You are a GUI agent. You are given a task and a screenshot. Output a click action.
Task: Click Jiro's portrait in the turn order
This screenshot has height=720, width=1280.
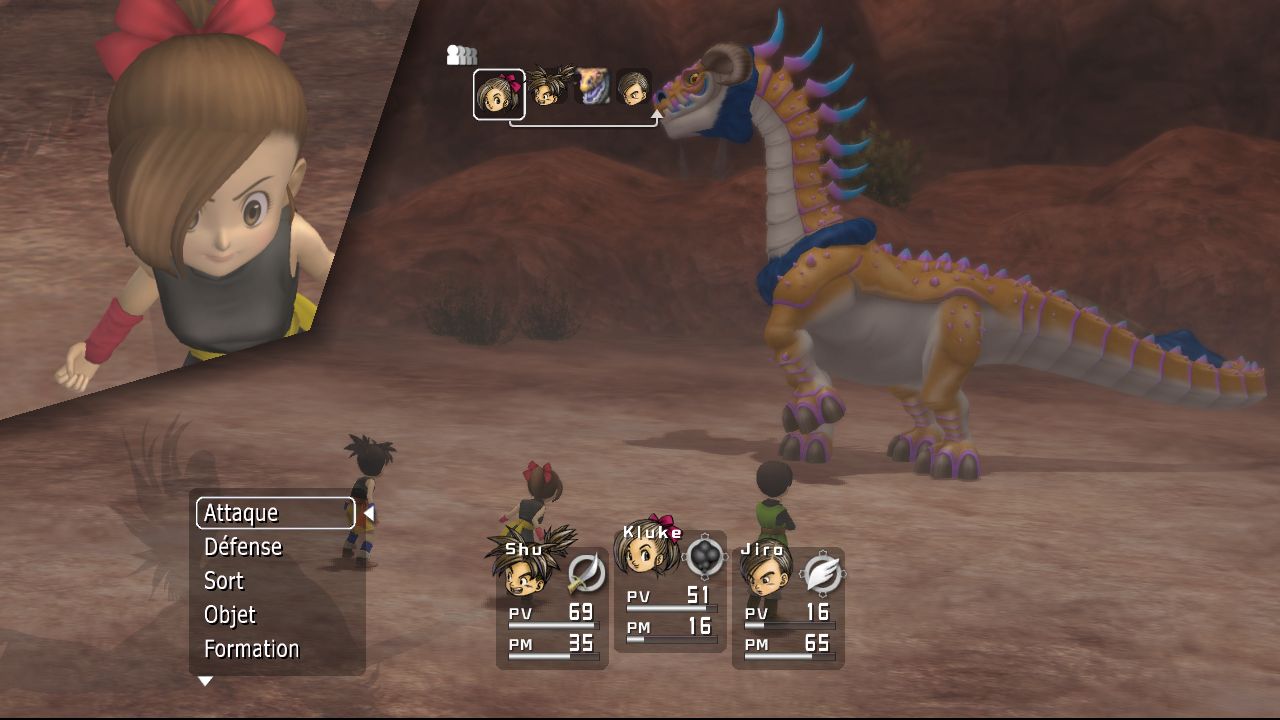click(634, 88)
